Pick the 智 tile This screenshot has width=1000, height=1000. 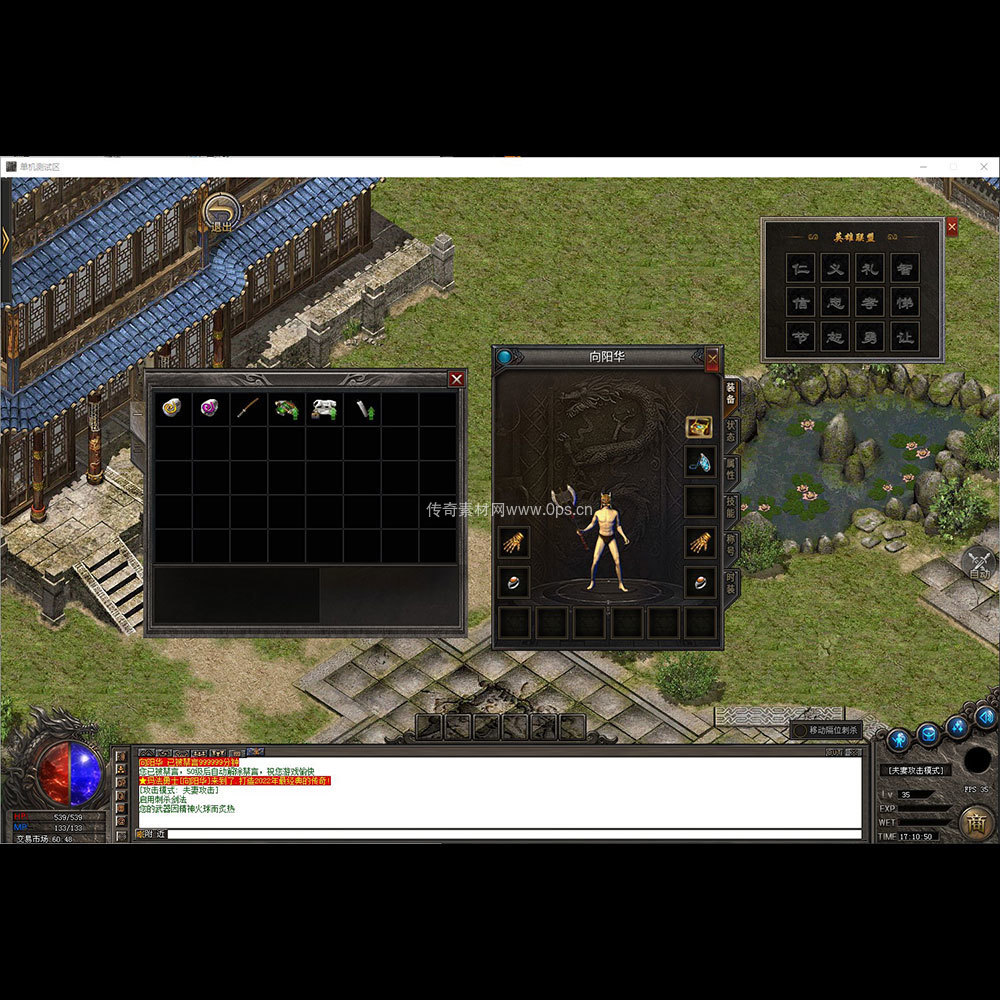point(905,268)
